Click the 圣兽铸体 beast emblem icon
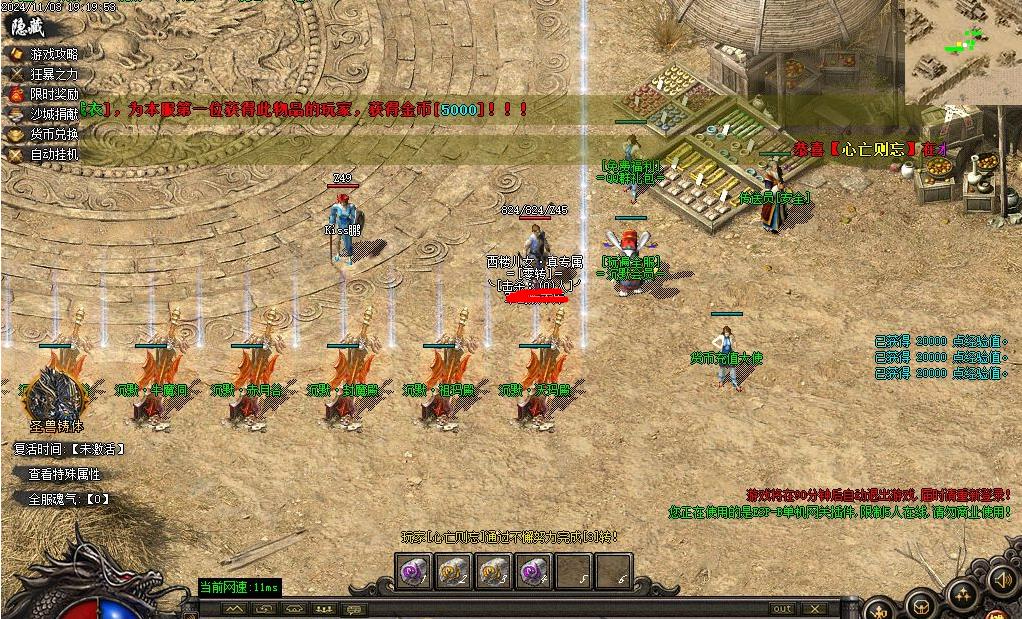This screenshot has width=1022, height=619. (x=55, y=392)
